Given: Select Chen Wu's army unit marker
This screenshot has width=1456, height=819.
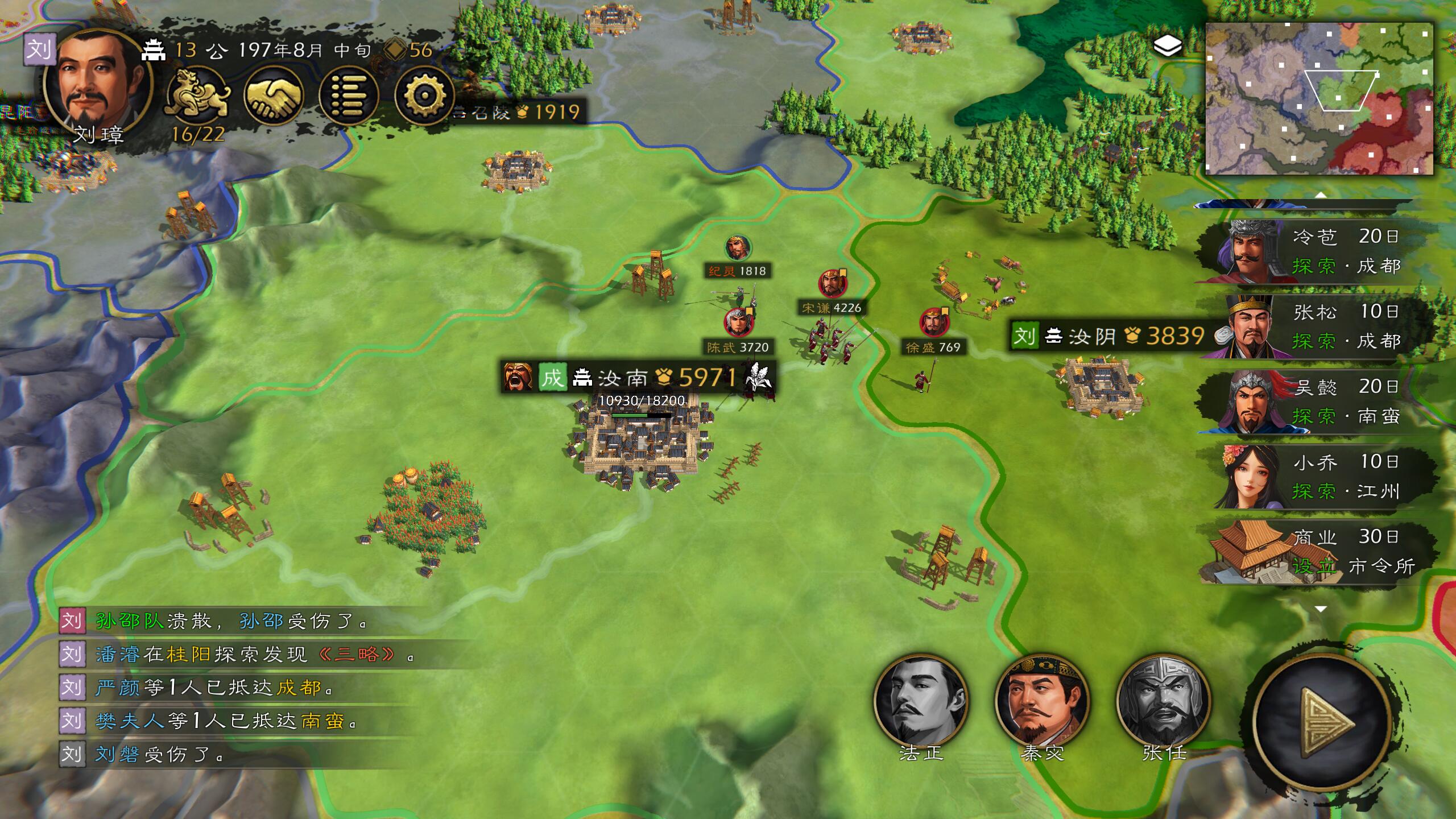Looking at the screenshot, I should coord(738,323).
